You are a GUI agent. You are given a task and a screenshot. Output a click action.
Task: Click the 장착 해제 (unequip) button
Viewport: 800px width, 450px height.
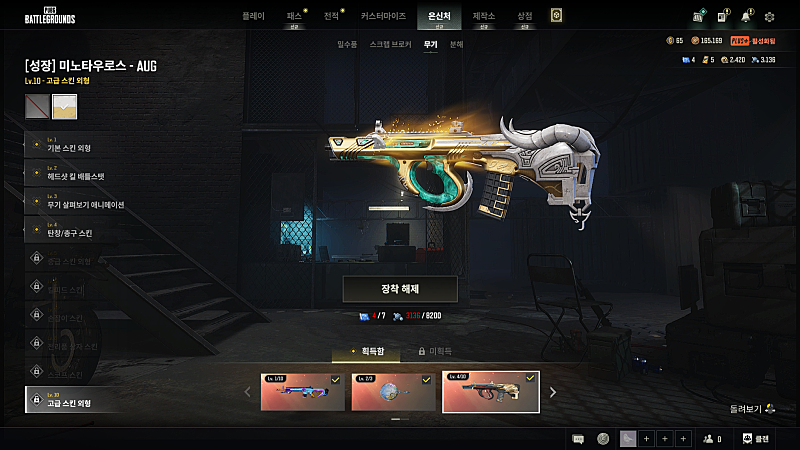400,289
